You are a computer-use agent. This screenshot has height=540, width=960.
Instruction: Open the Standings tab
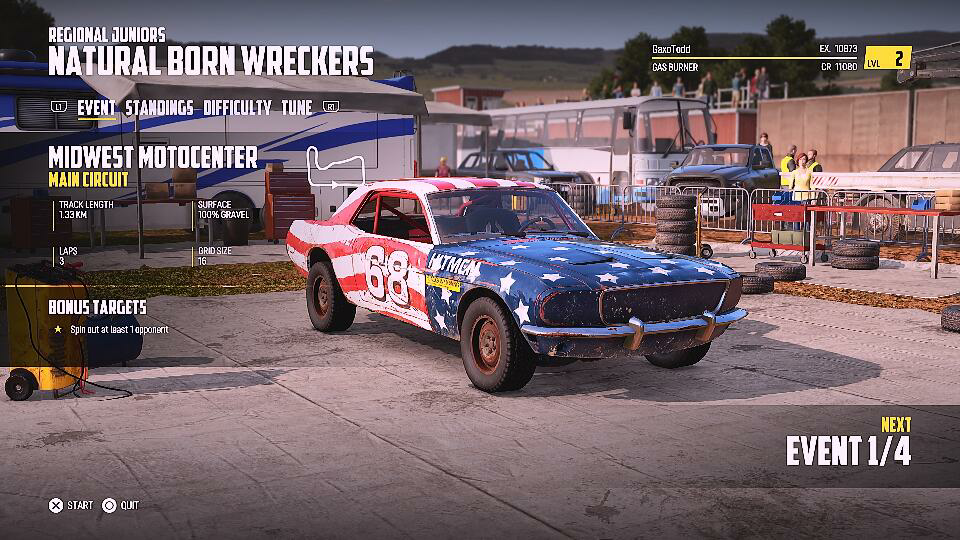[159, 108]
